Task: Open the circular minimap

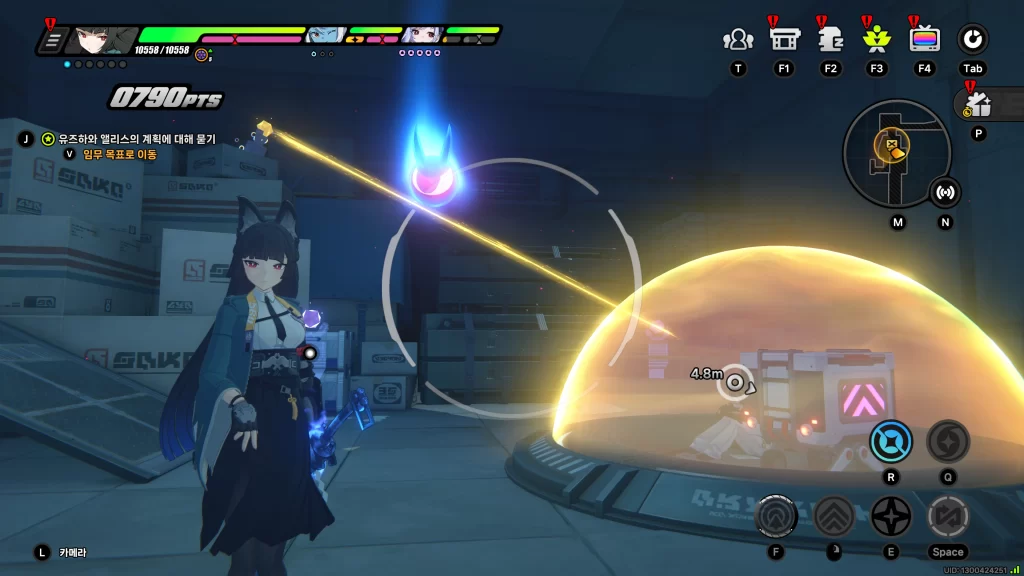Action: [894, 153]
